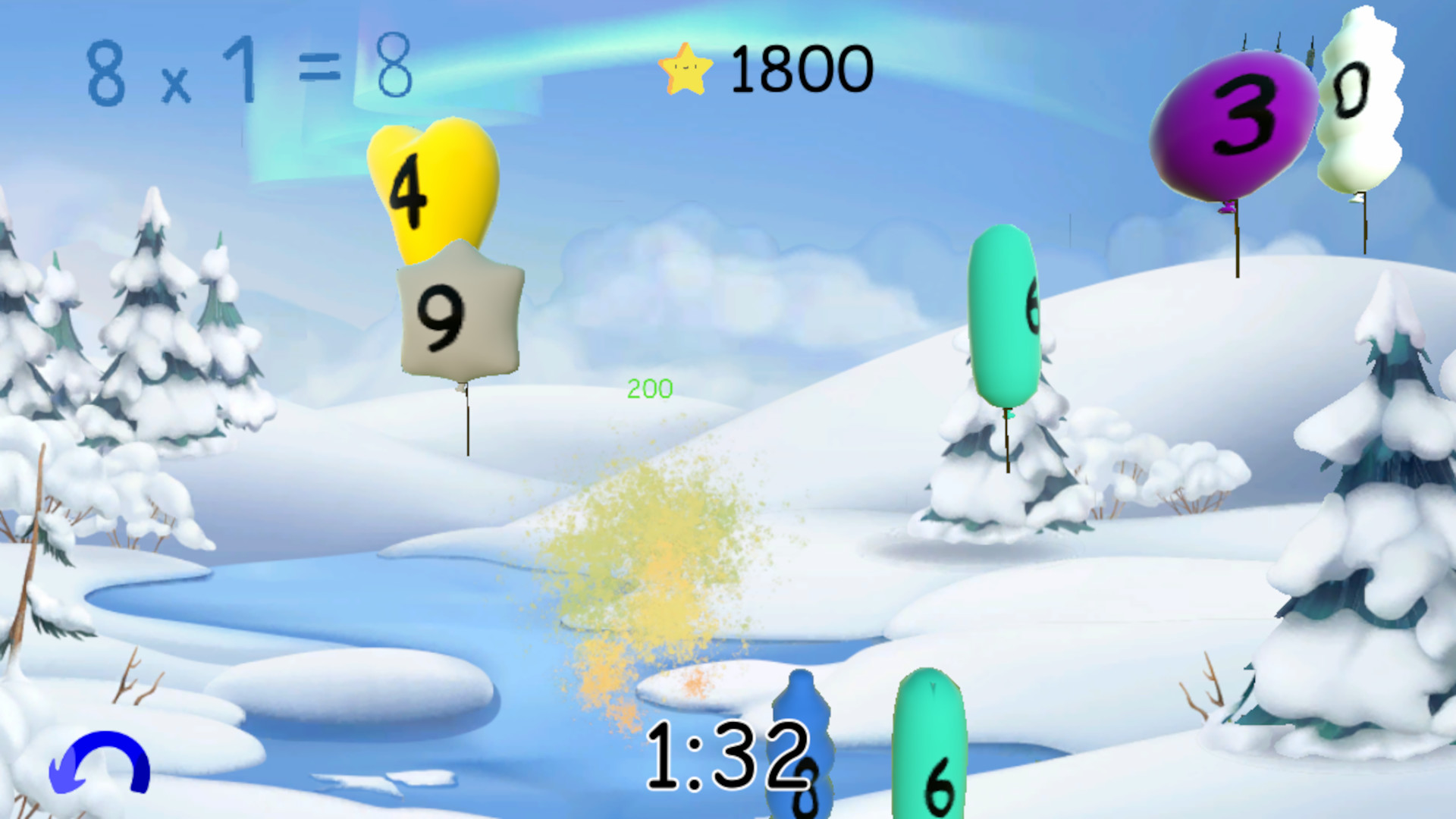Click the string beneath the teal 6 balloon
The height and width of the screenshot is (819, 1456).
[x=1007, y=440]
